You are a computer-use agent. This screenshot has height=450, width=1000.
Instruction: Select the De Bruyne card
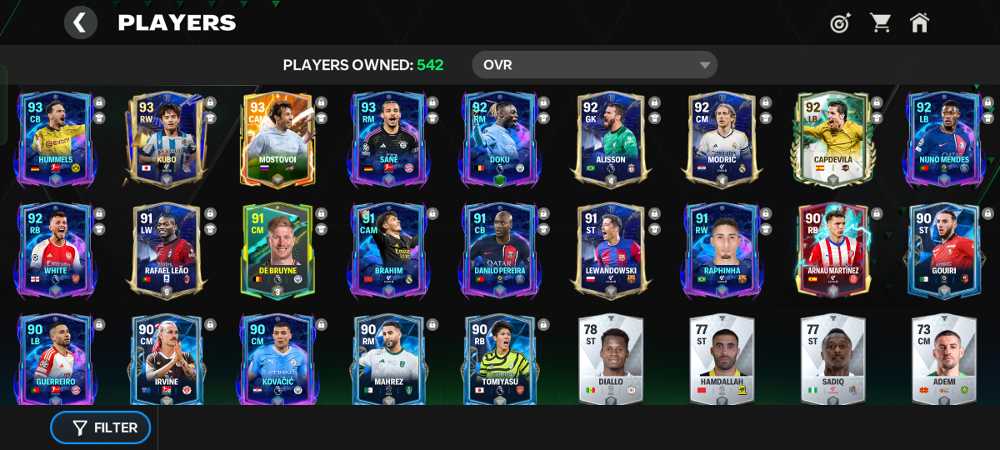tap(277, 250)
